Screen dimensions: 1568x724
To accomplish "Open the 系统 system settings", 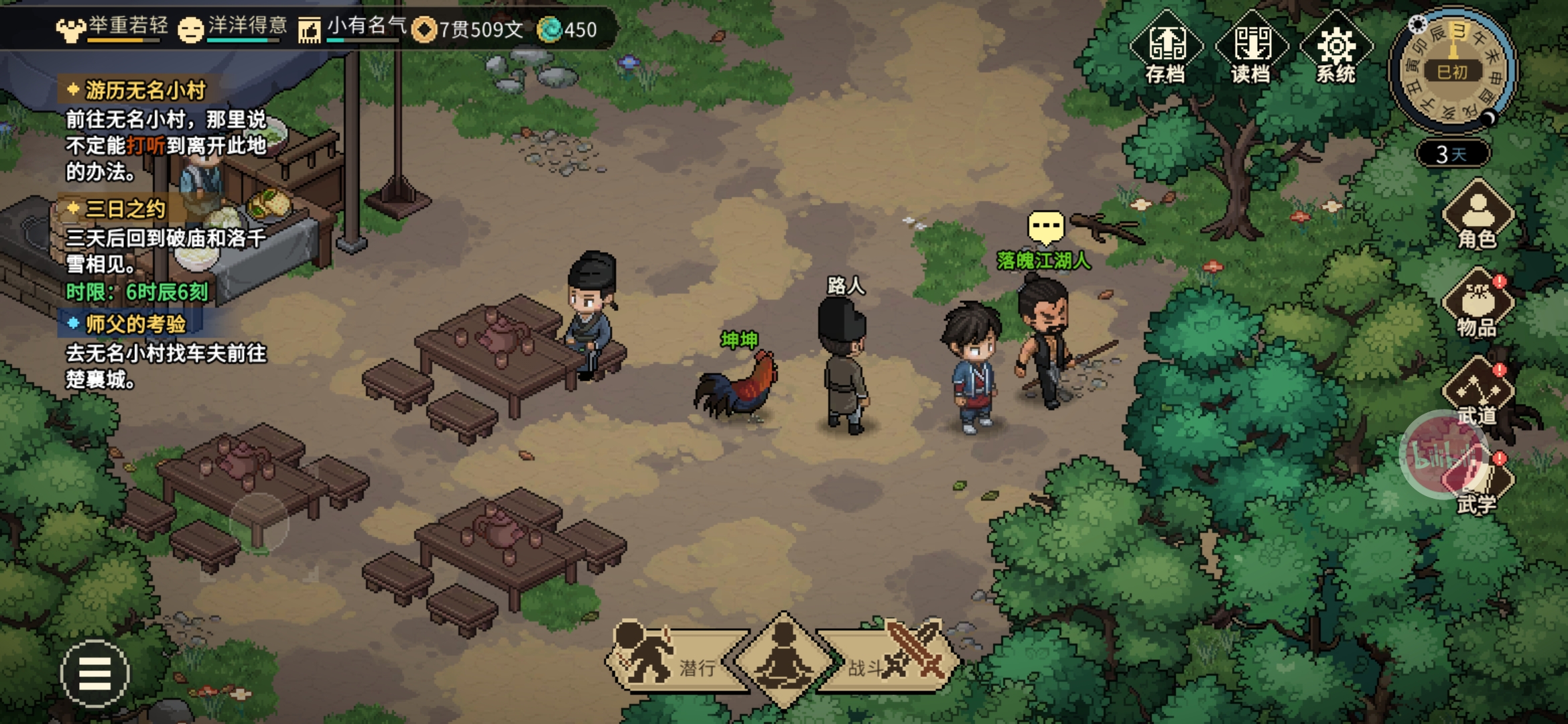I will [1336, 48].
